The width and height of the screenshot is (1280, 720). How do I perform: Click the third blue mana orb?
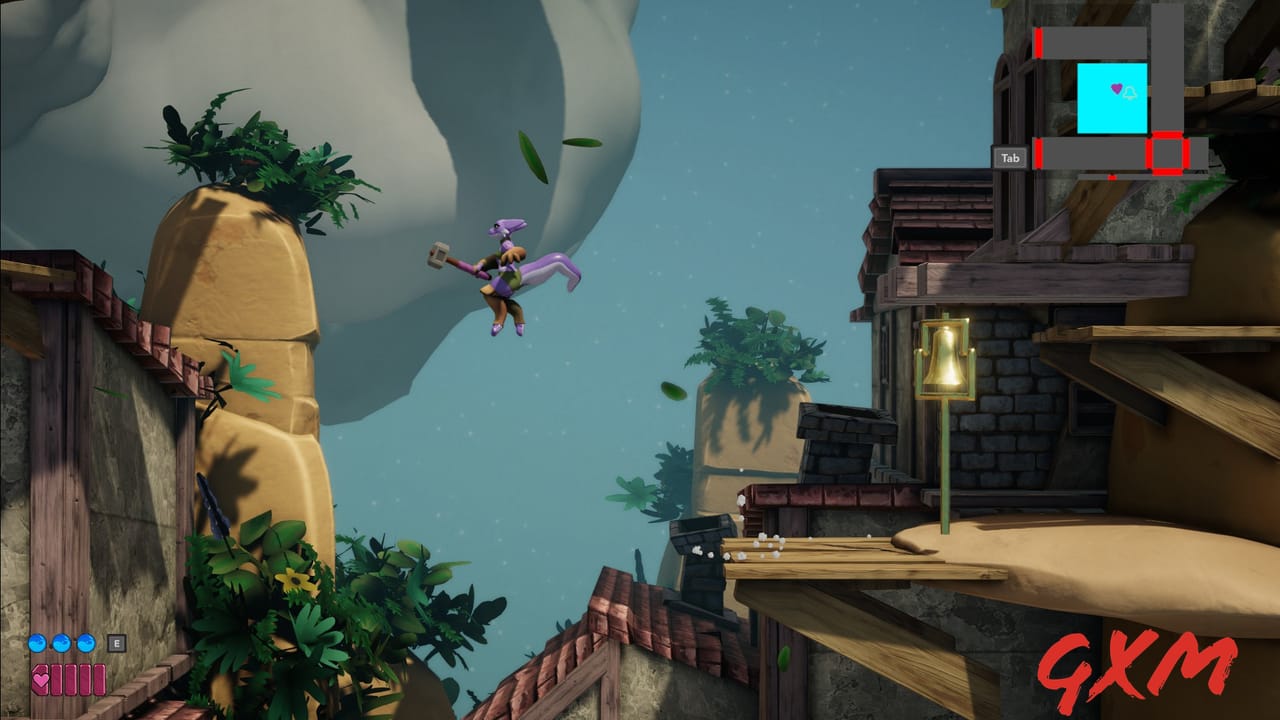(85, 643)
